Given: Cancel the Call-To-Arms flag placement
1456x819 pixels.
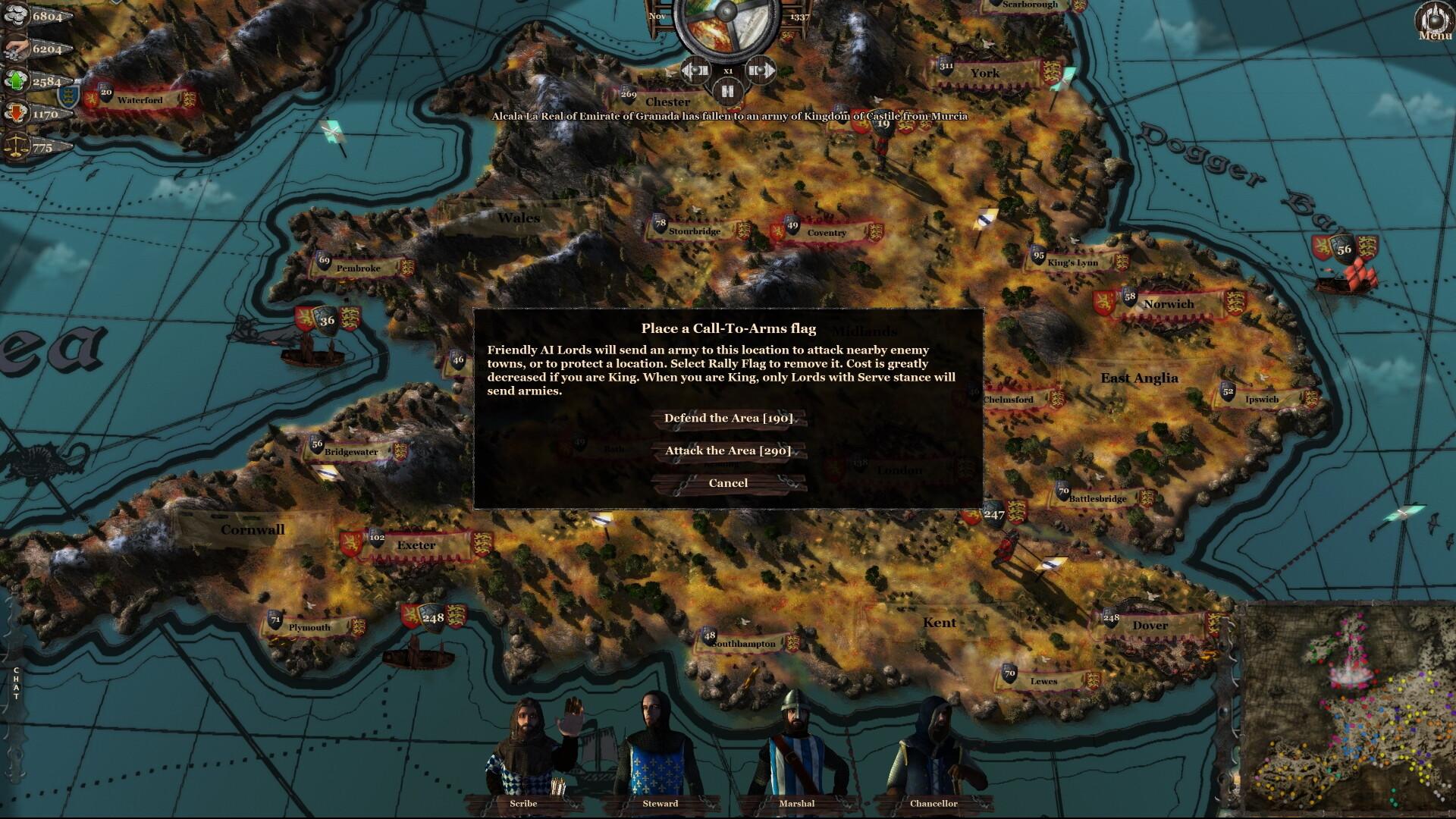Looking at the screenshot, I should pyautogui.click(x=727, y=483).
